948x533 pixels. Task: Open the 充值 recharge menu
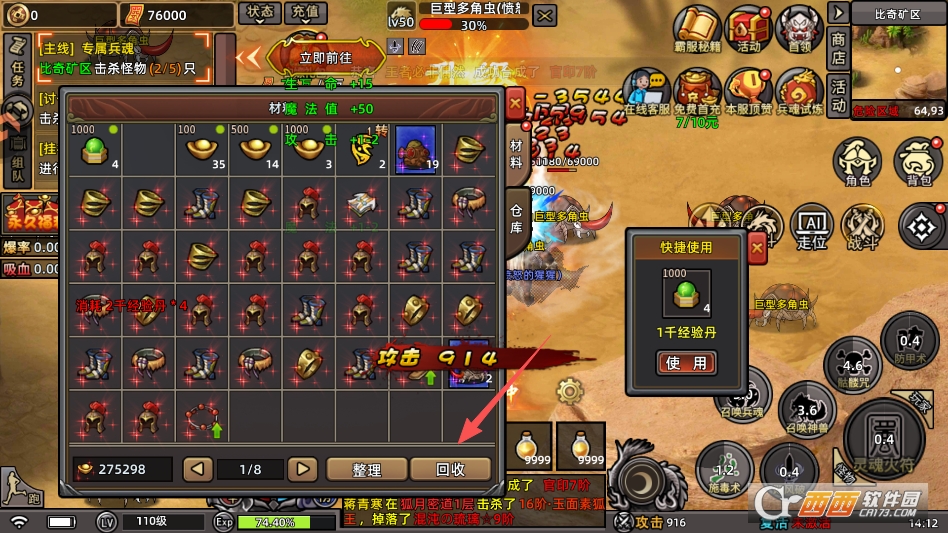[306, 14]
